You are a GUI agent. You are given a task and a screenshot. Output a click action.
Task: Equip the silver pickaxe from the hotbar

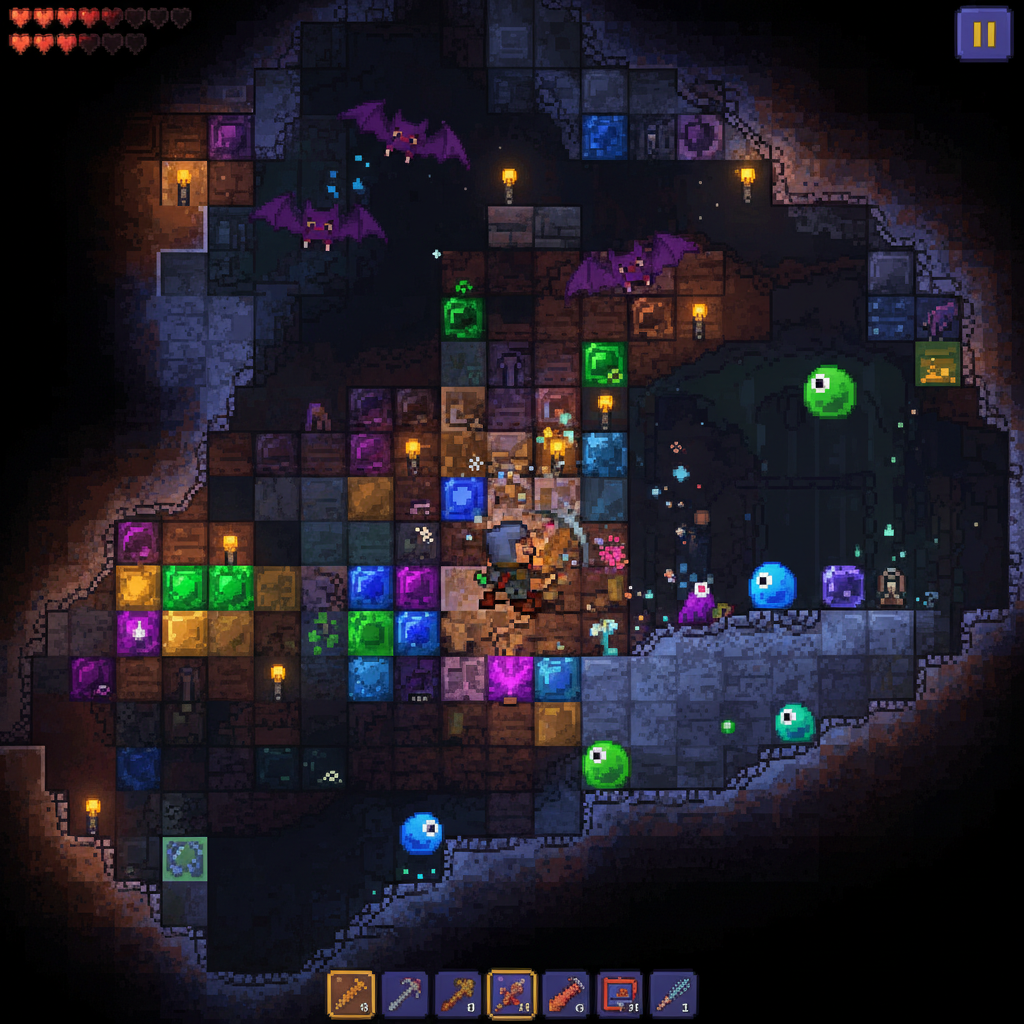pyautogui.click(x=405, y=995)
